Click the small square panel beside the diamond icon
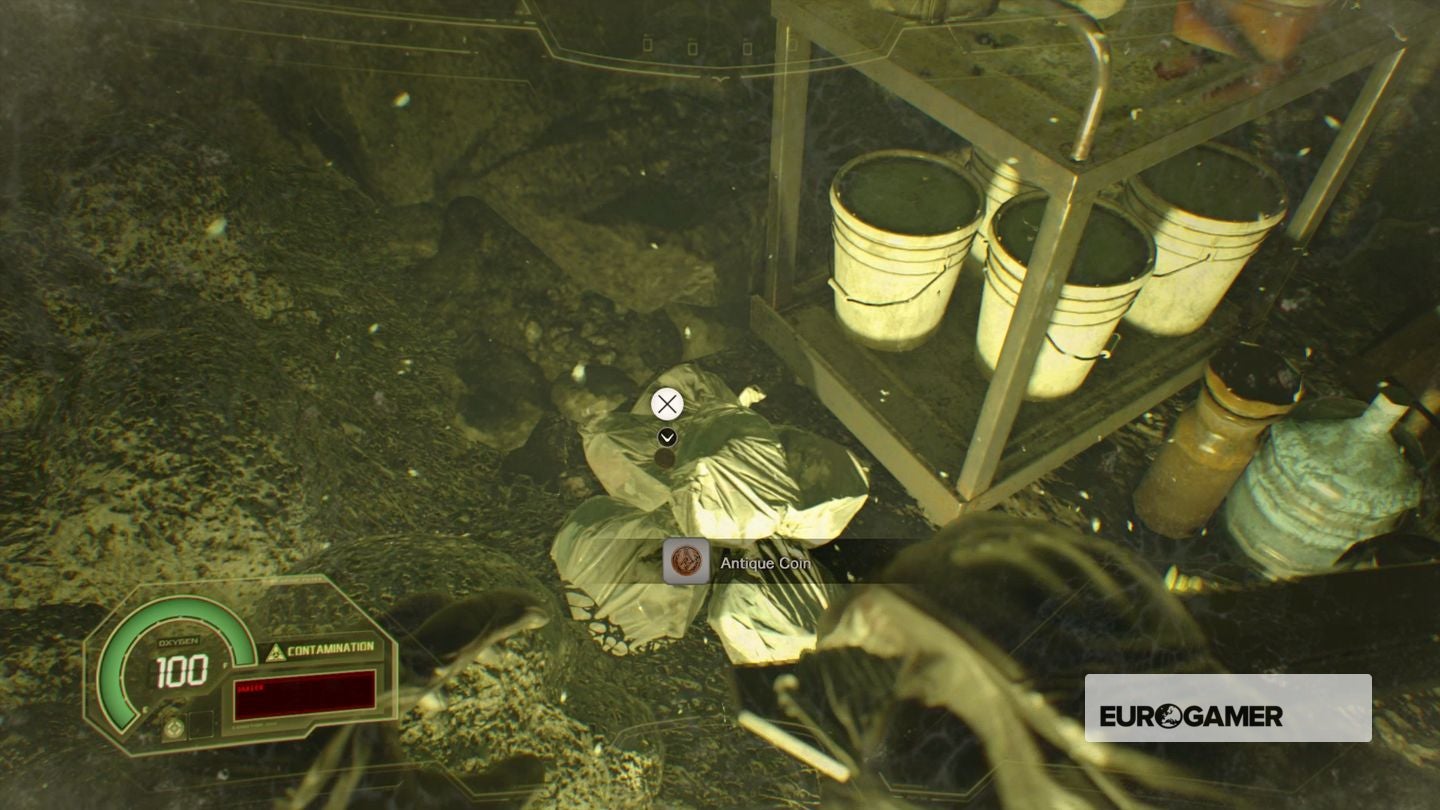1440x810 pixels. pos(201,724)
